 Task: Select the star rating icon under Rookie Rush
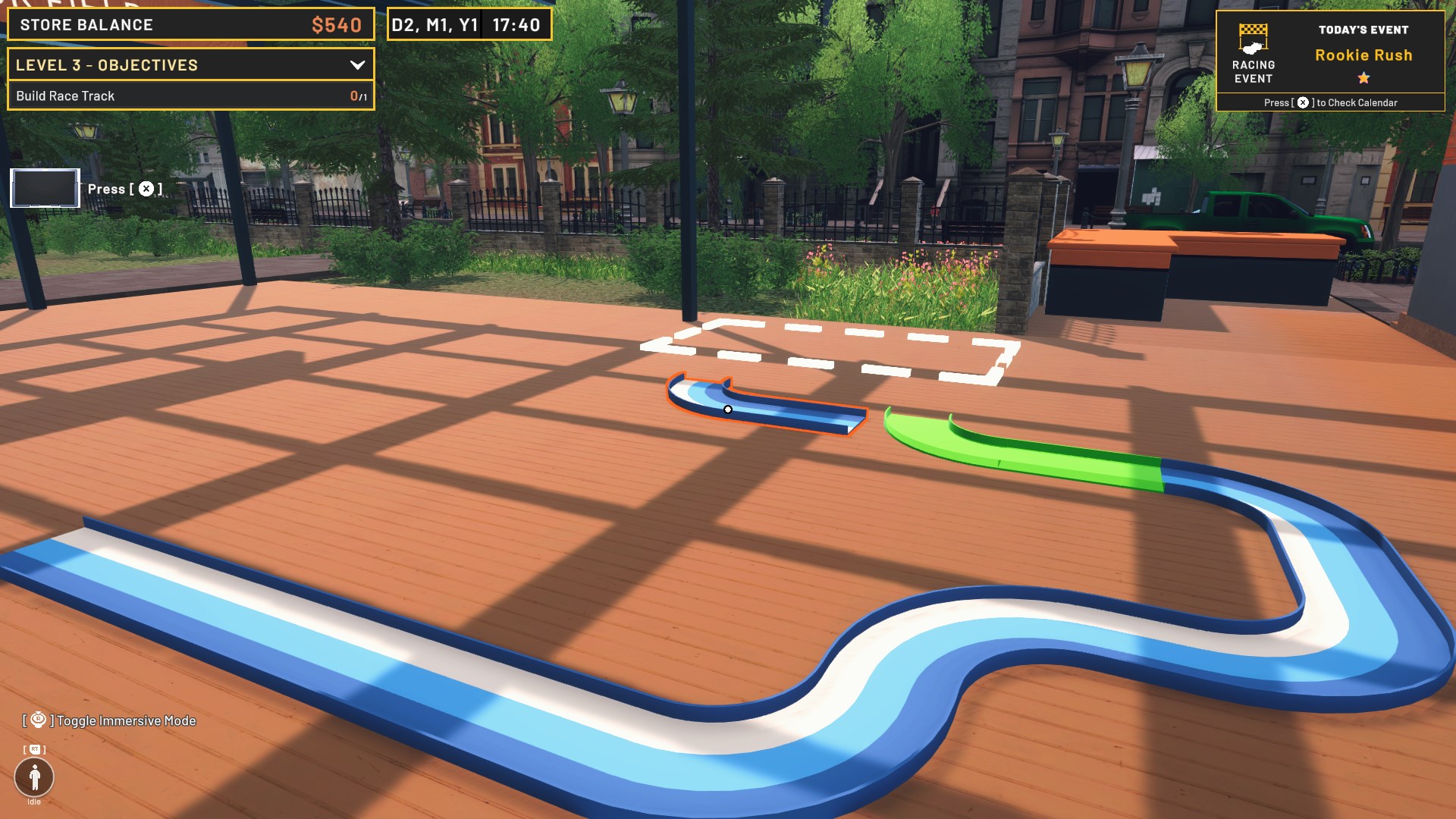click(1363, 77)
